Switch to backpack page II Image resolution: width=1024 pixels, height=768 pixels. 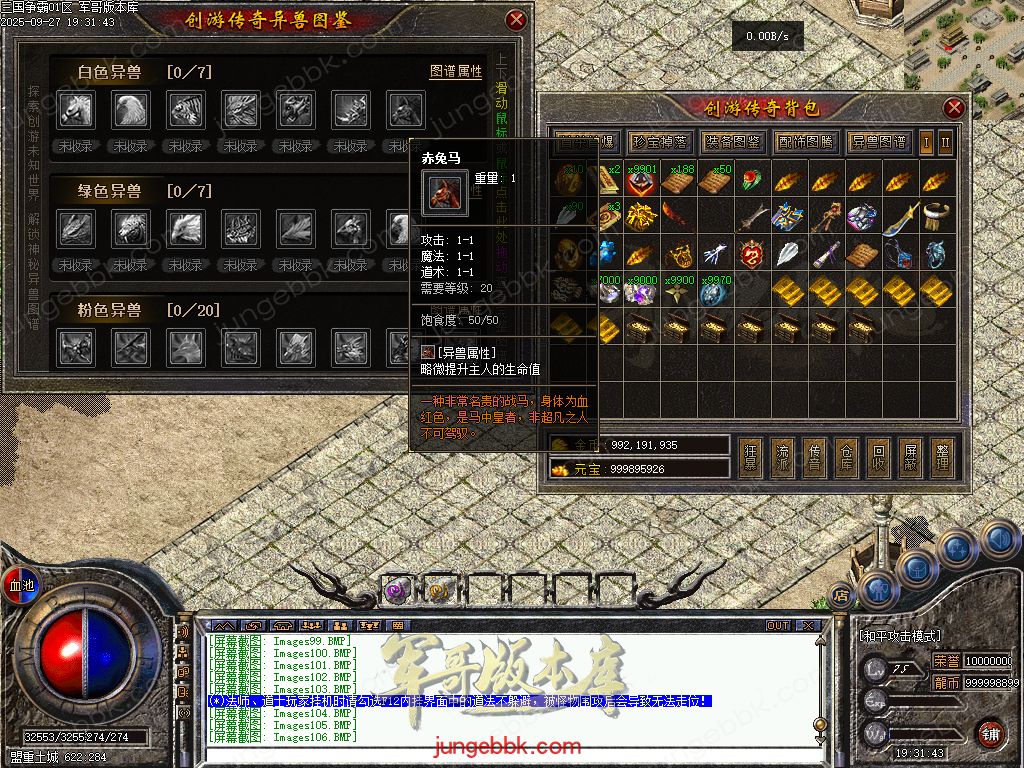[945, 142]
